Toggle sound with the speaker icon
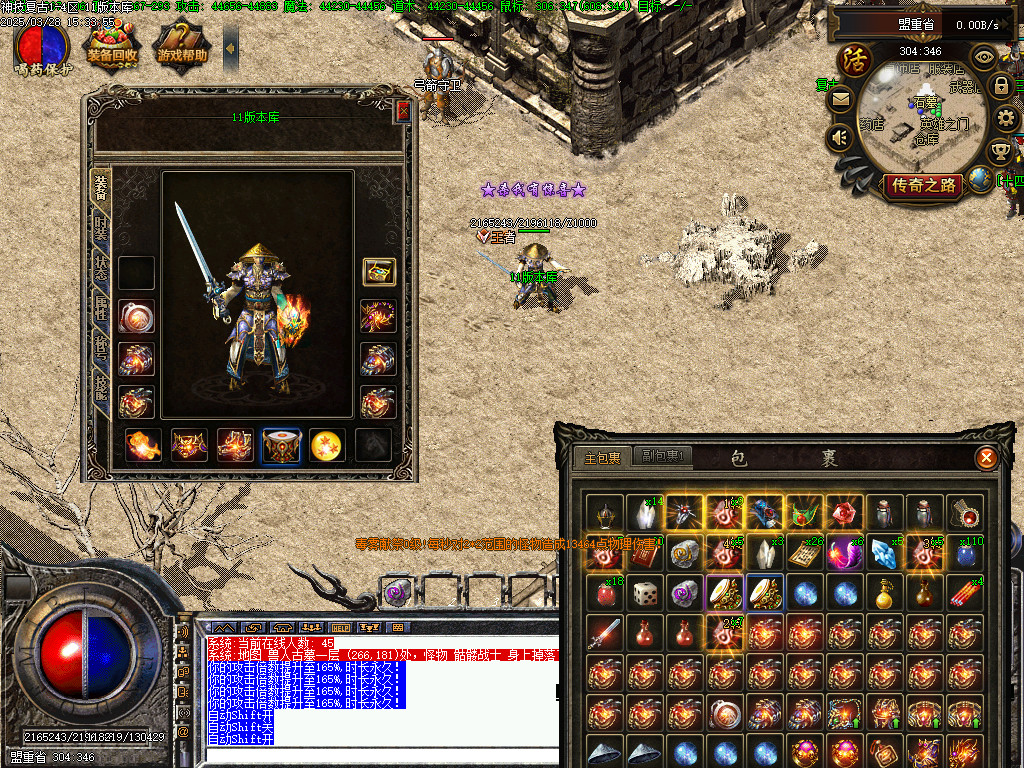Screen dimensions: 1024x768 coord(839,136)
